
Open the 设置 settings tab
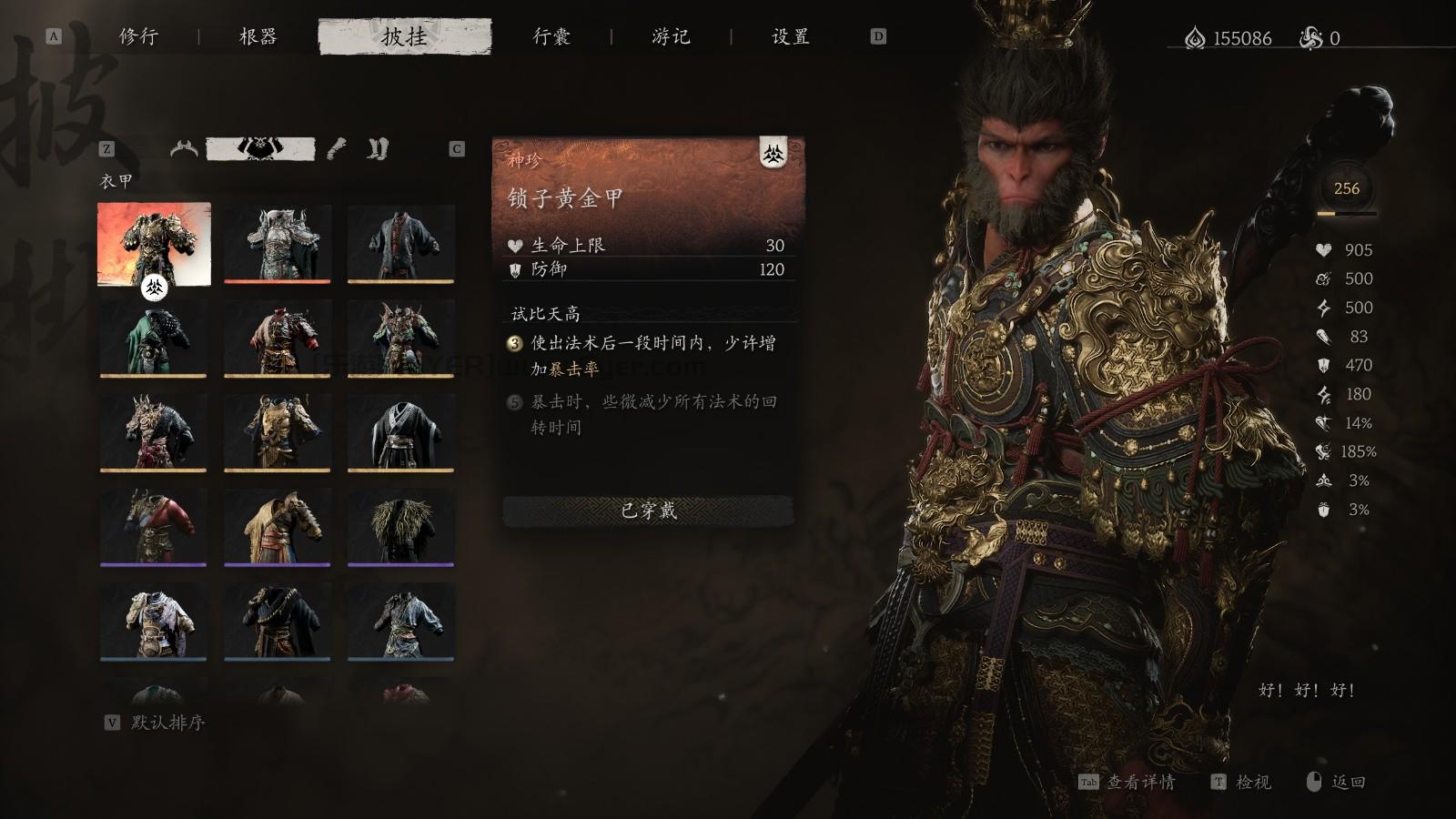point(791,38)
